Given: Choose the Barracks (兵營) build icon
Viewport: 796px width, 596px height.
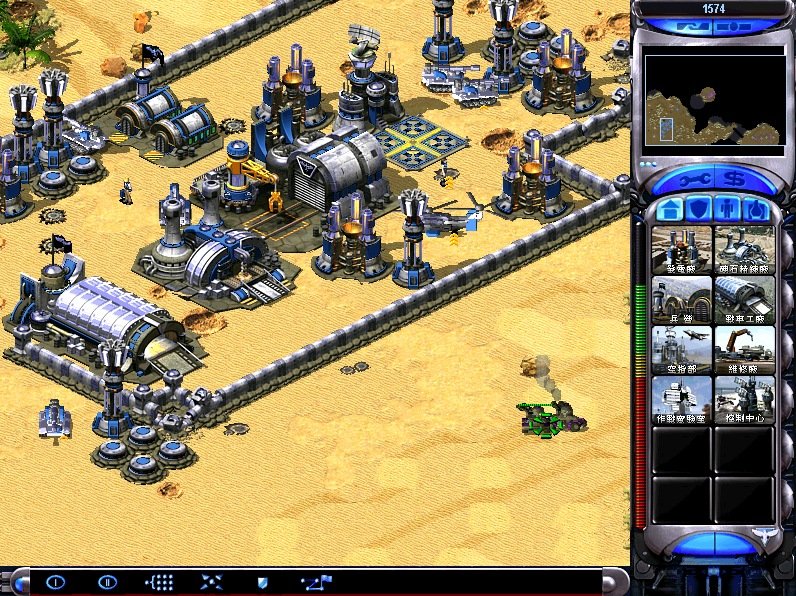Looking at the screenshot, I should [682, 299].
